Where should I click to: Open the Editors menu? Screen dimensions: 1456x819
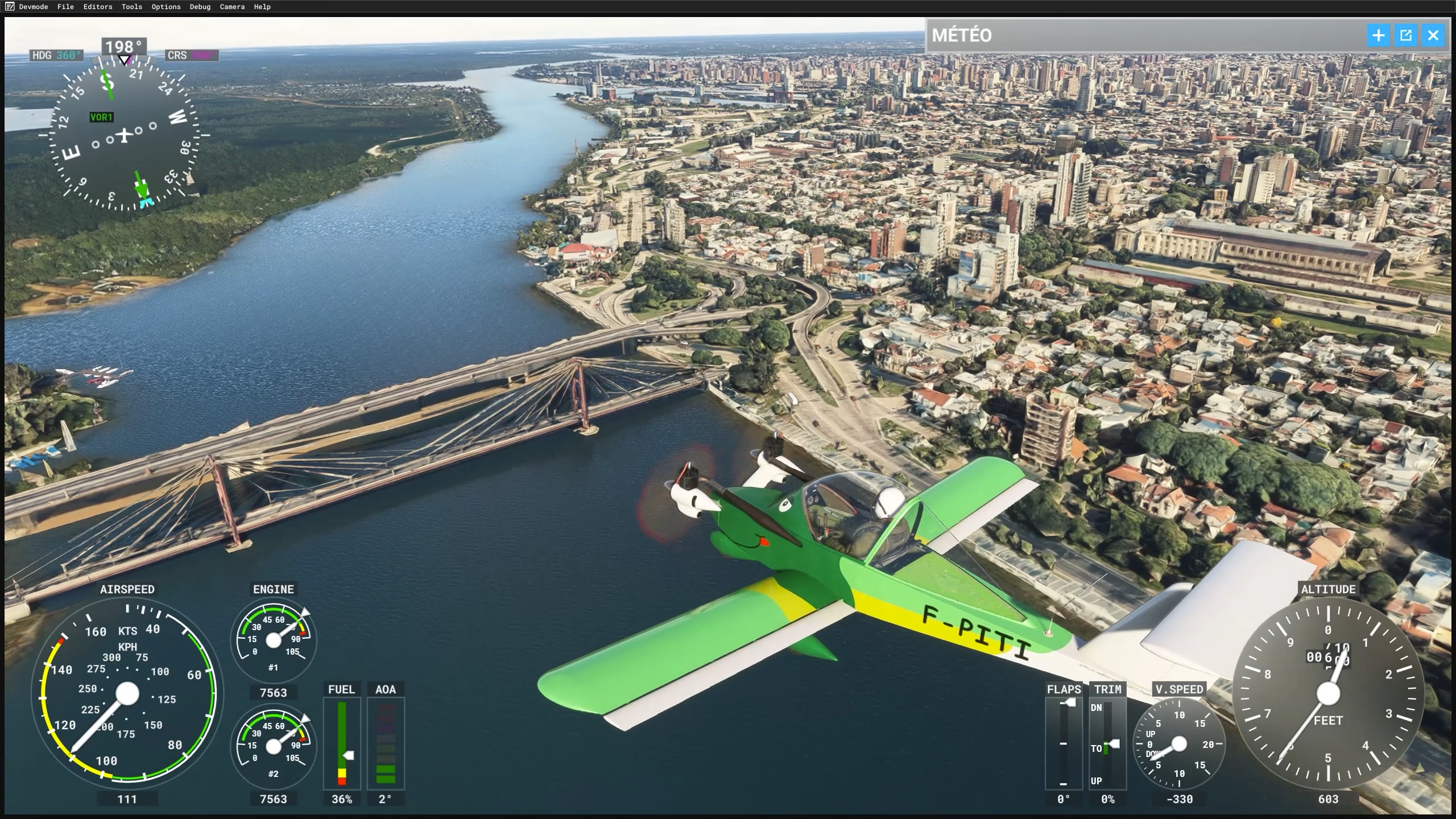click(x=98, y=7)
